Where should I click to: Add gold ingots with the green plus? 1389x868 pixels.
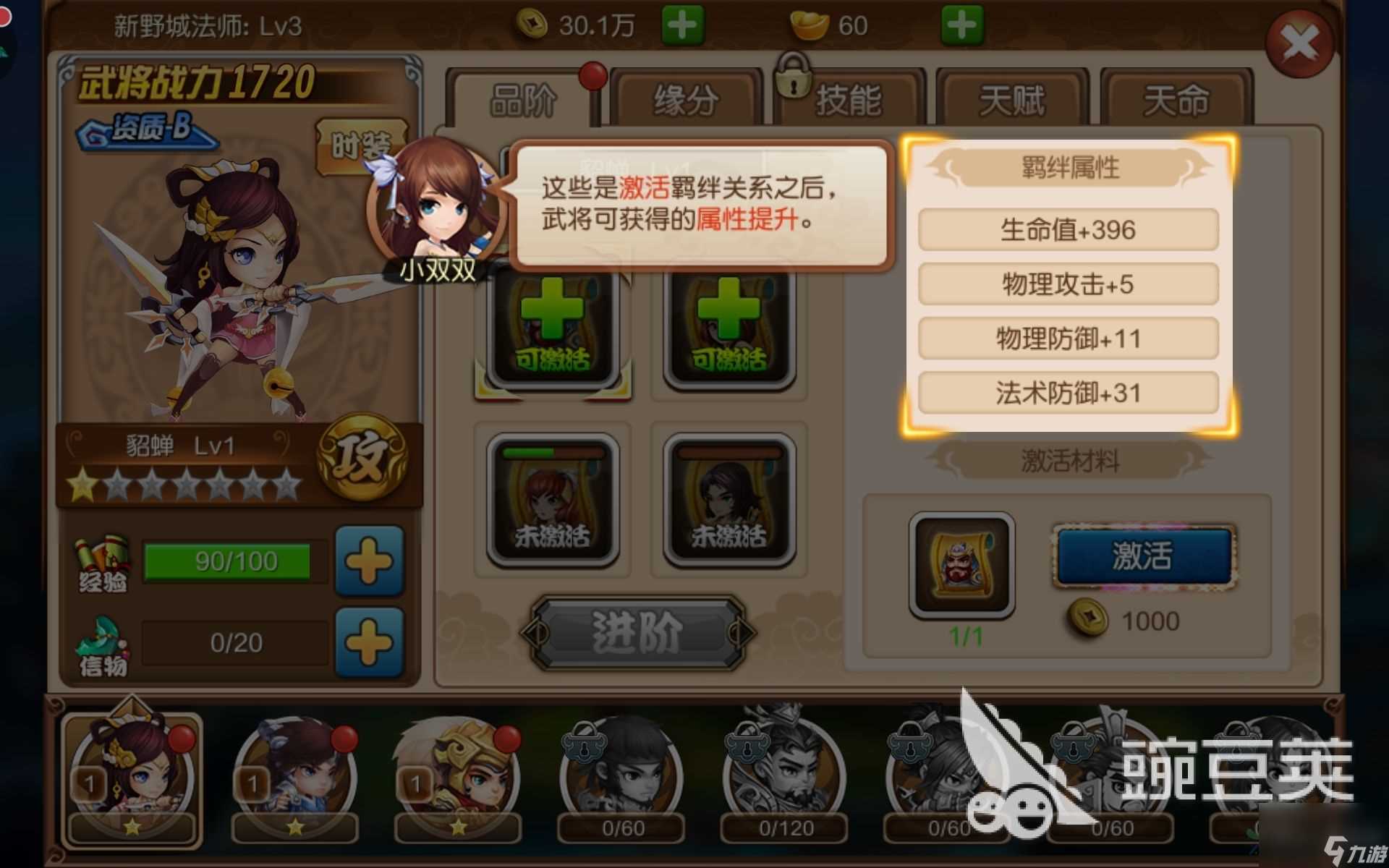[x=962, y=24]
